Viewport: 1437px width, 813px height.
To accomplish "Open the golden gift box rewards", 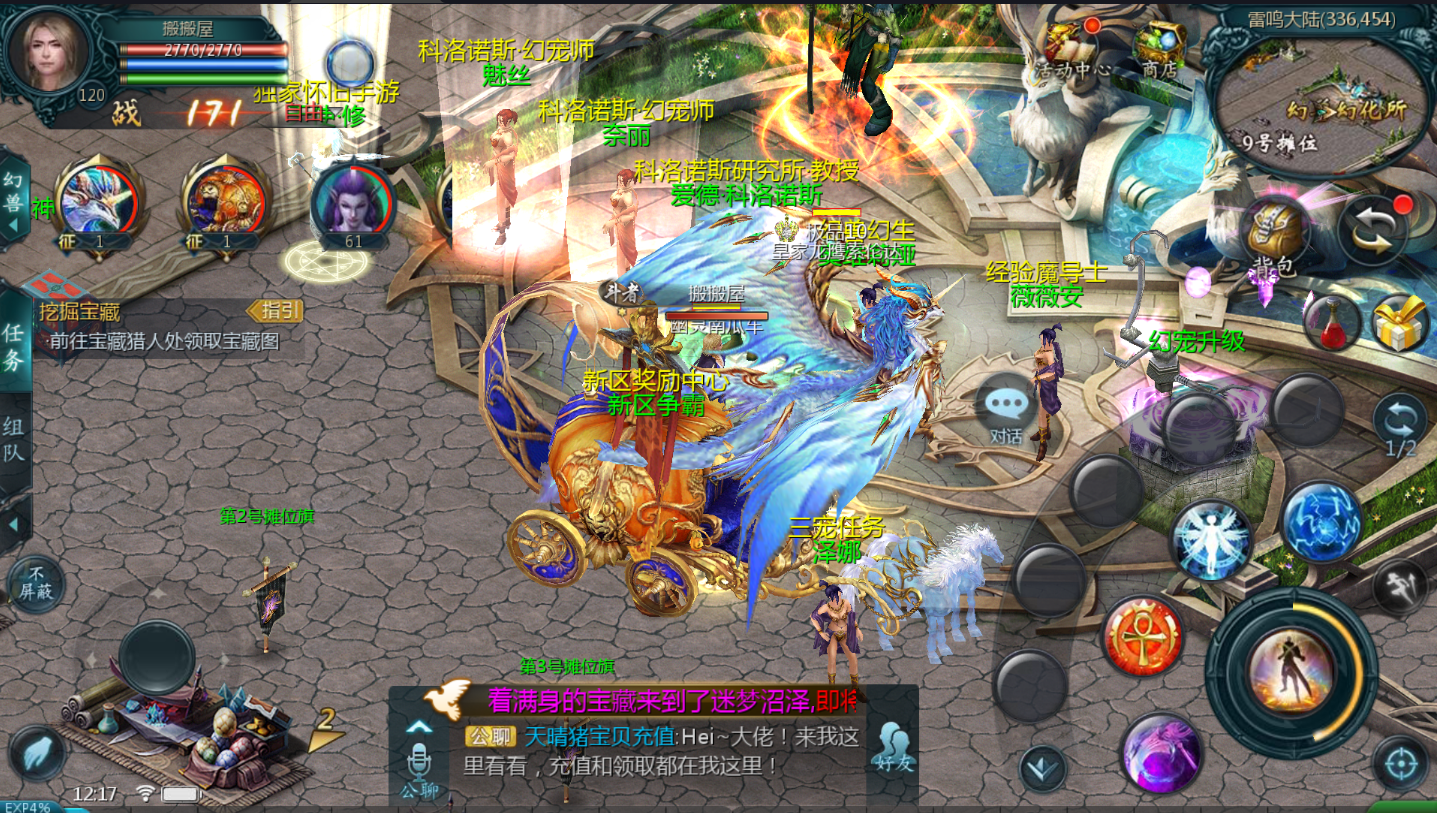I will click(x=1399, y=323).
